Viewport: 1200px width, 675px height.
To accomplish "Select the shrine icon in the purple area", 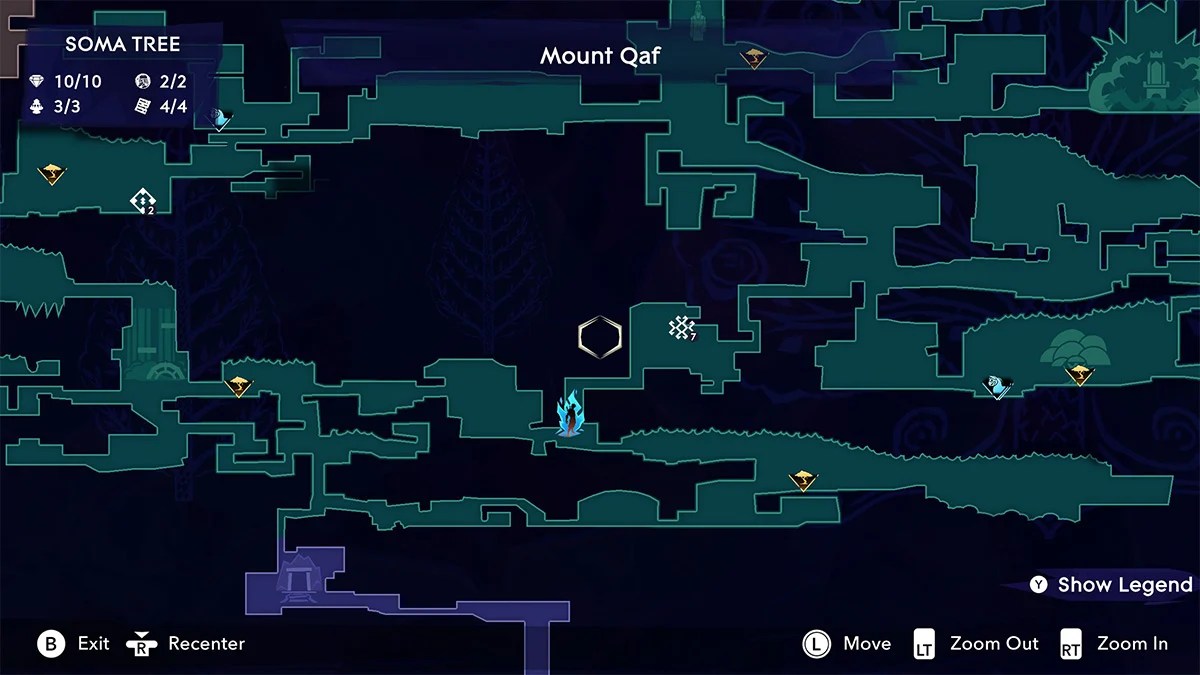I will [x=297, y=576].
